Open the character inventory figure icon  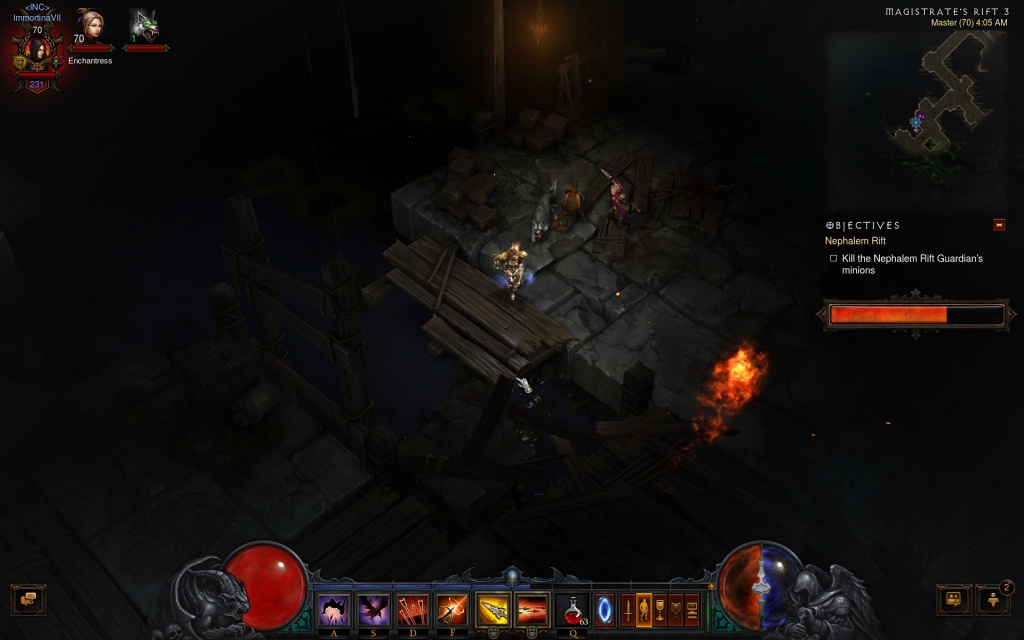coord(644,608)
